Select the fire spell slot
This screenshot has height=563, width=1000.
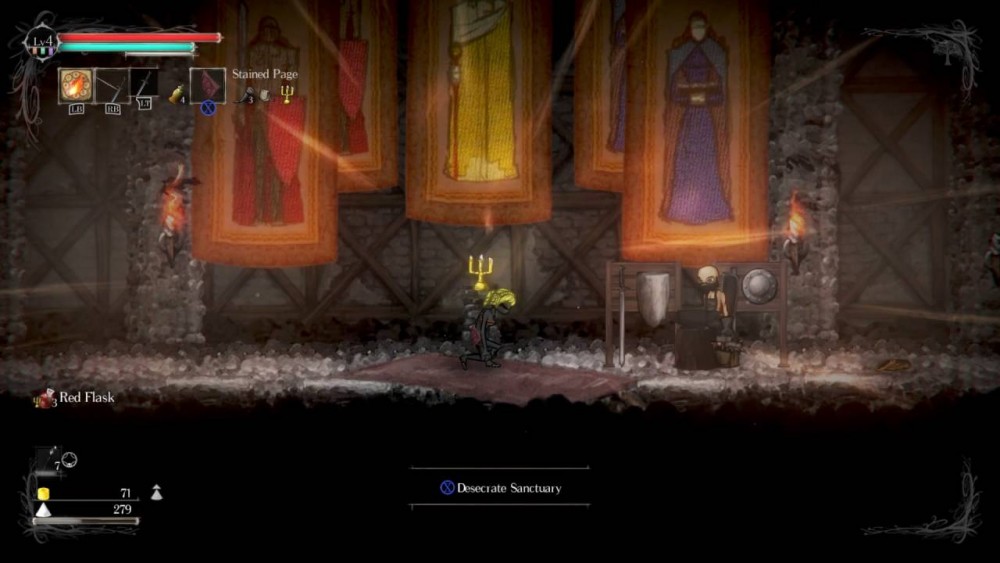click(x=75, y=84)
